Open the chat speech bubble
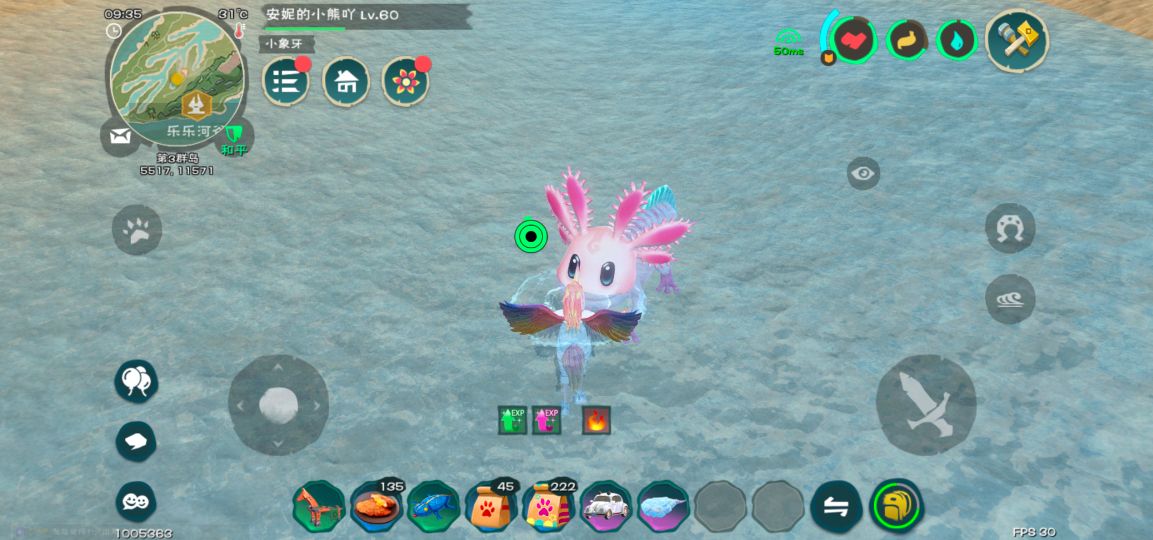 pos(136,441)
